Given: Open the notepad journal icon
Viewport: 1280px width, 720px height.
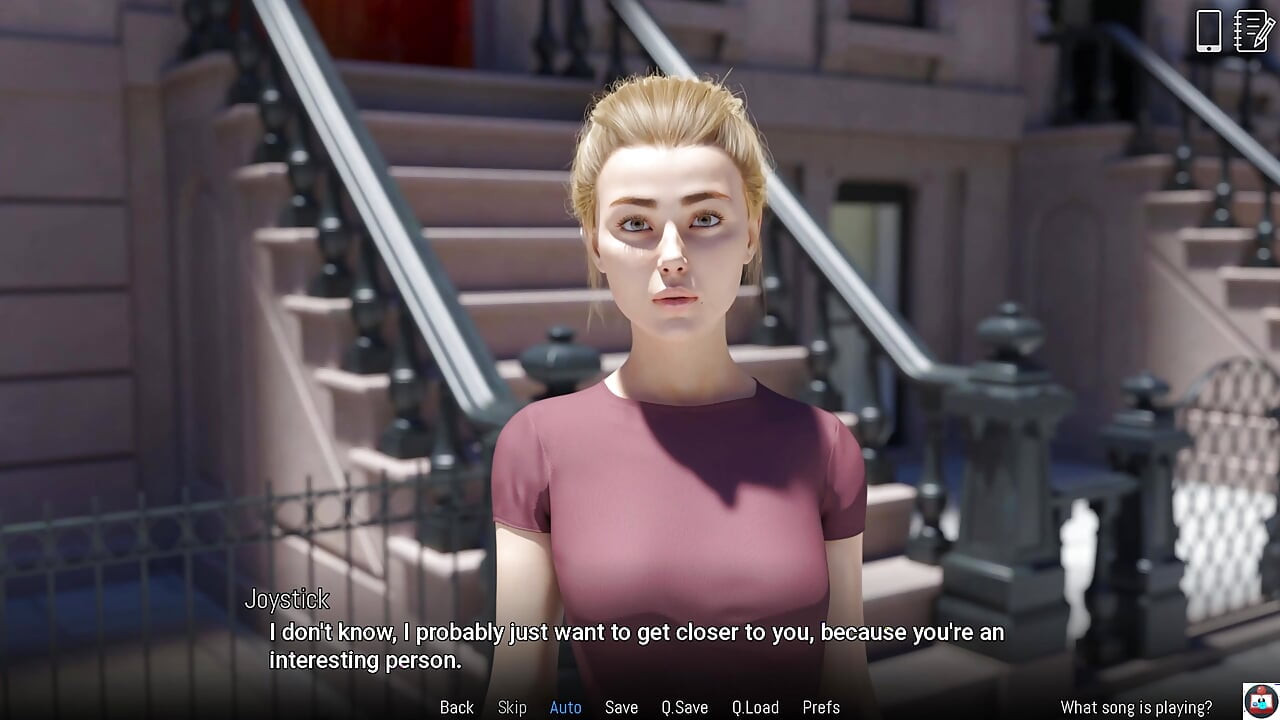Looking at the screenshot, I should (x=1254, y=31).
